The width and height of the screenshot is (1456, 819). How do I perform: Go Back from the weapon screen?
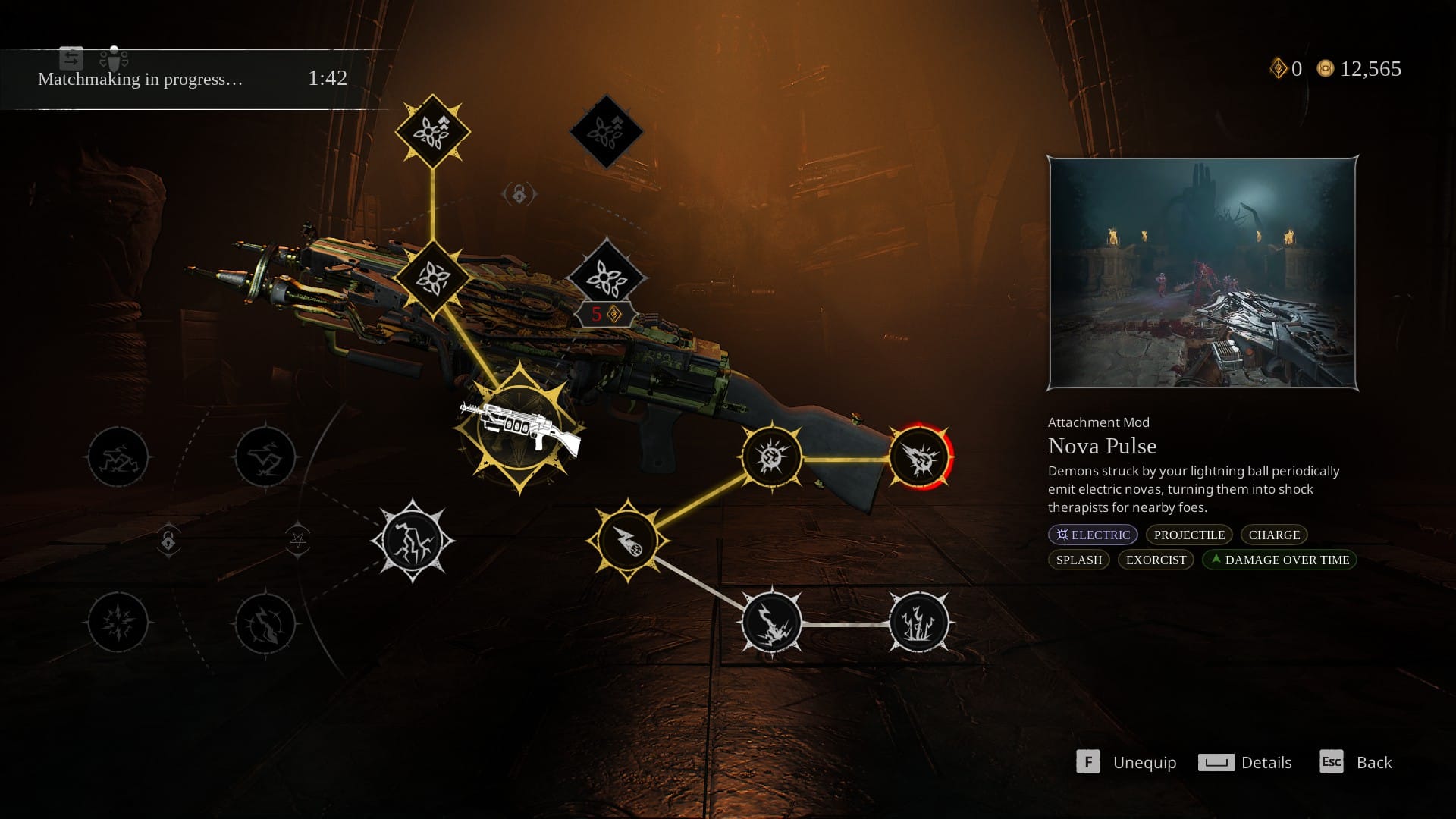coord(1356,762)
